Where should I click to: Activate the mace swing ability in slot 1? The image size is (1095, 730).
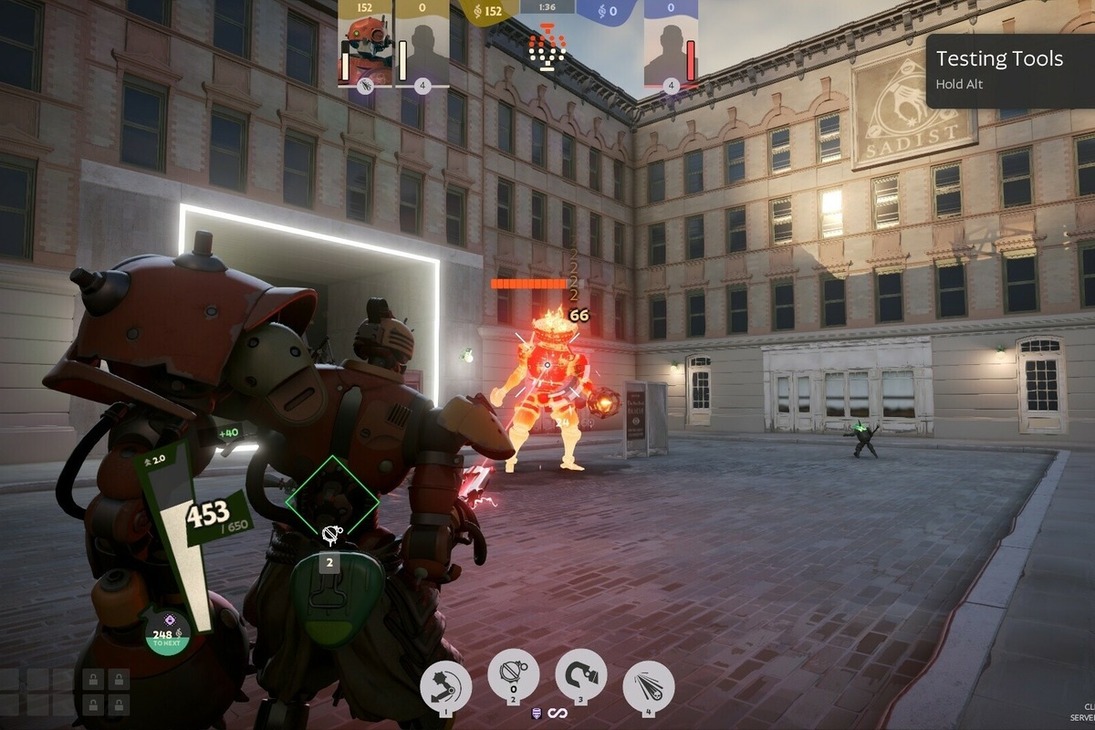click(446, 685)
